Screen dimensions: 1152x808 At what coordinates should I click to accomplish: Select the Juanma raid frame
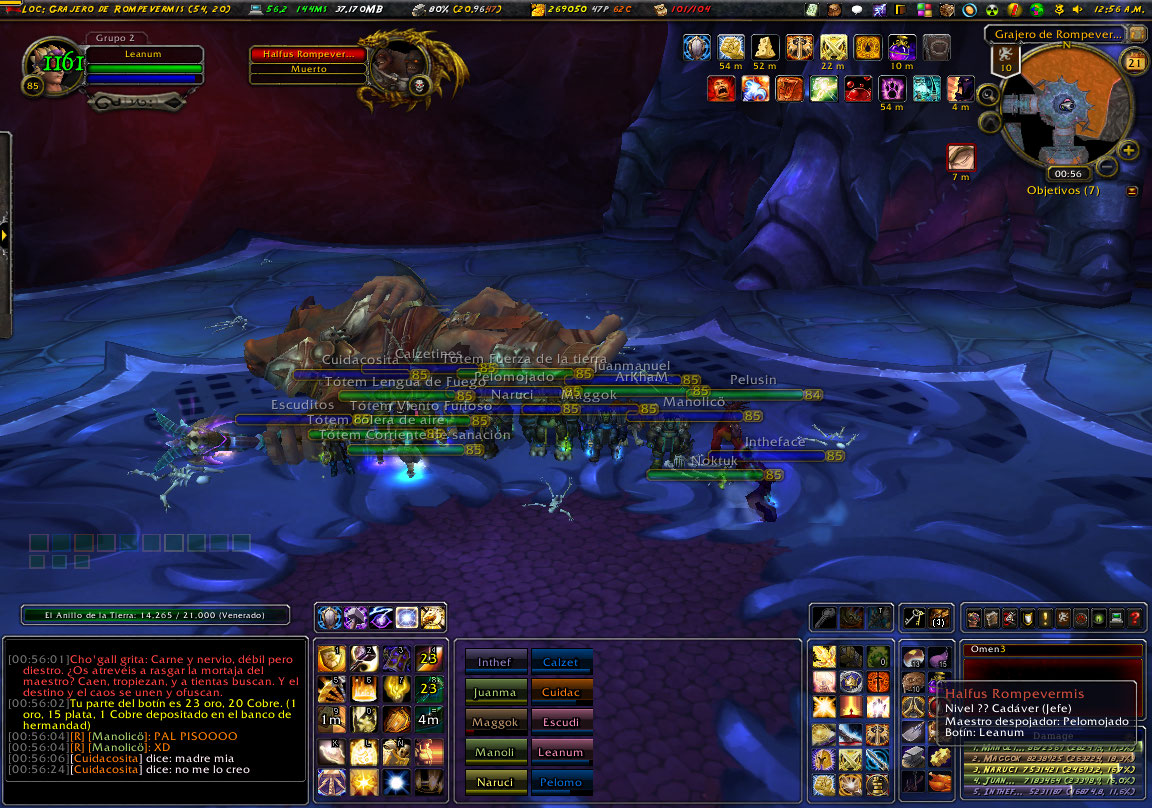pyautogui.click(x=496, y=692)
